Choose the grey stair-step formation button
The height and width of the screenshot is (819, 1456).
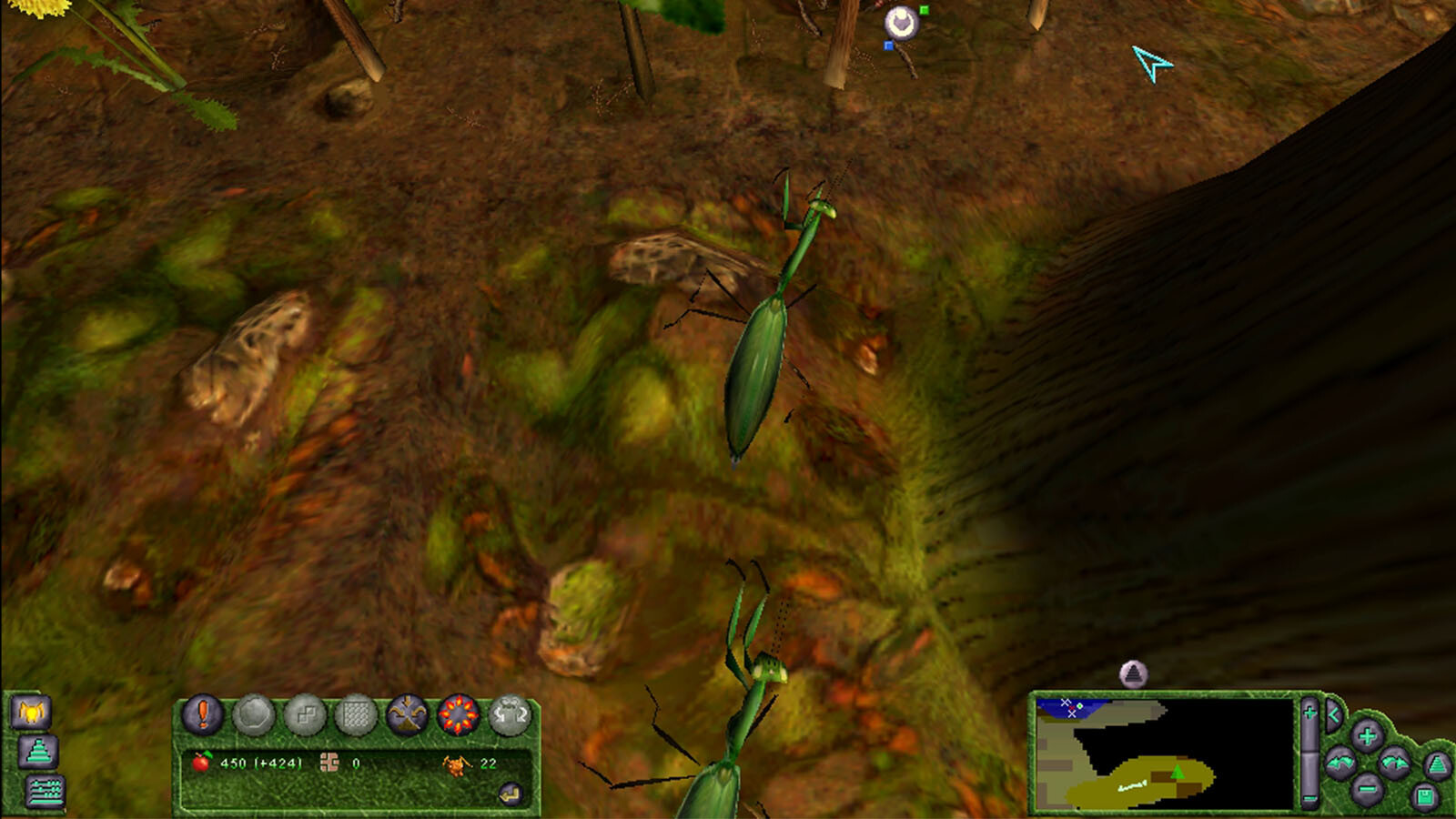click(x=305, y=716)
